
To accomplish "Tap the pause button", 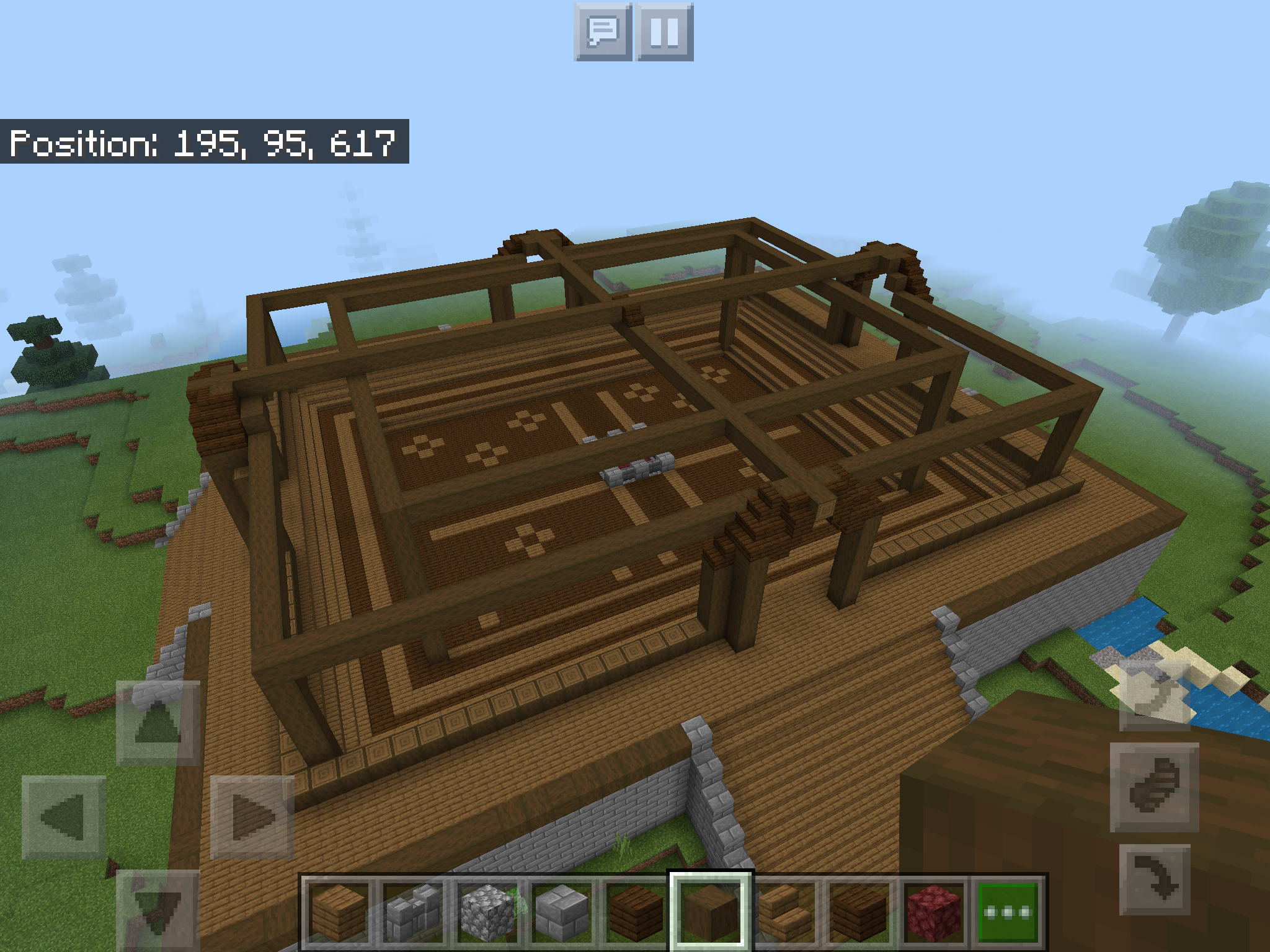I will coord(662,35).
